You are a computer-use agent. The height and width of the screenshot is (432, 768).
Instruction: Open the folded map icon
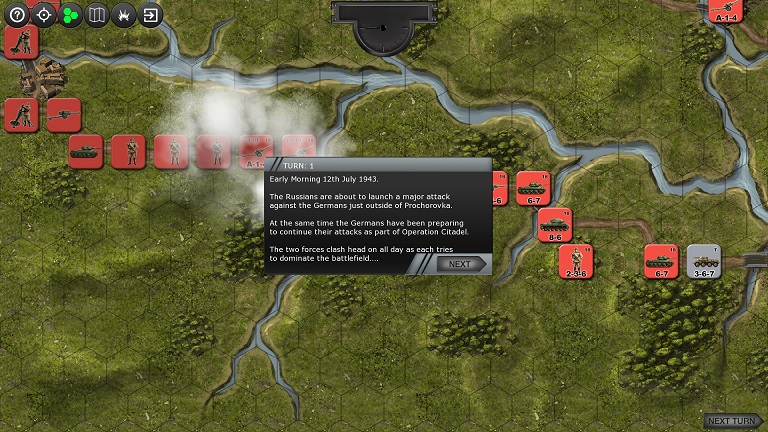97,15
